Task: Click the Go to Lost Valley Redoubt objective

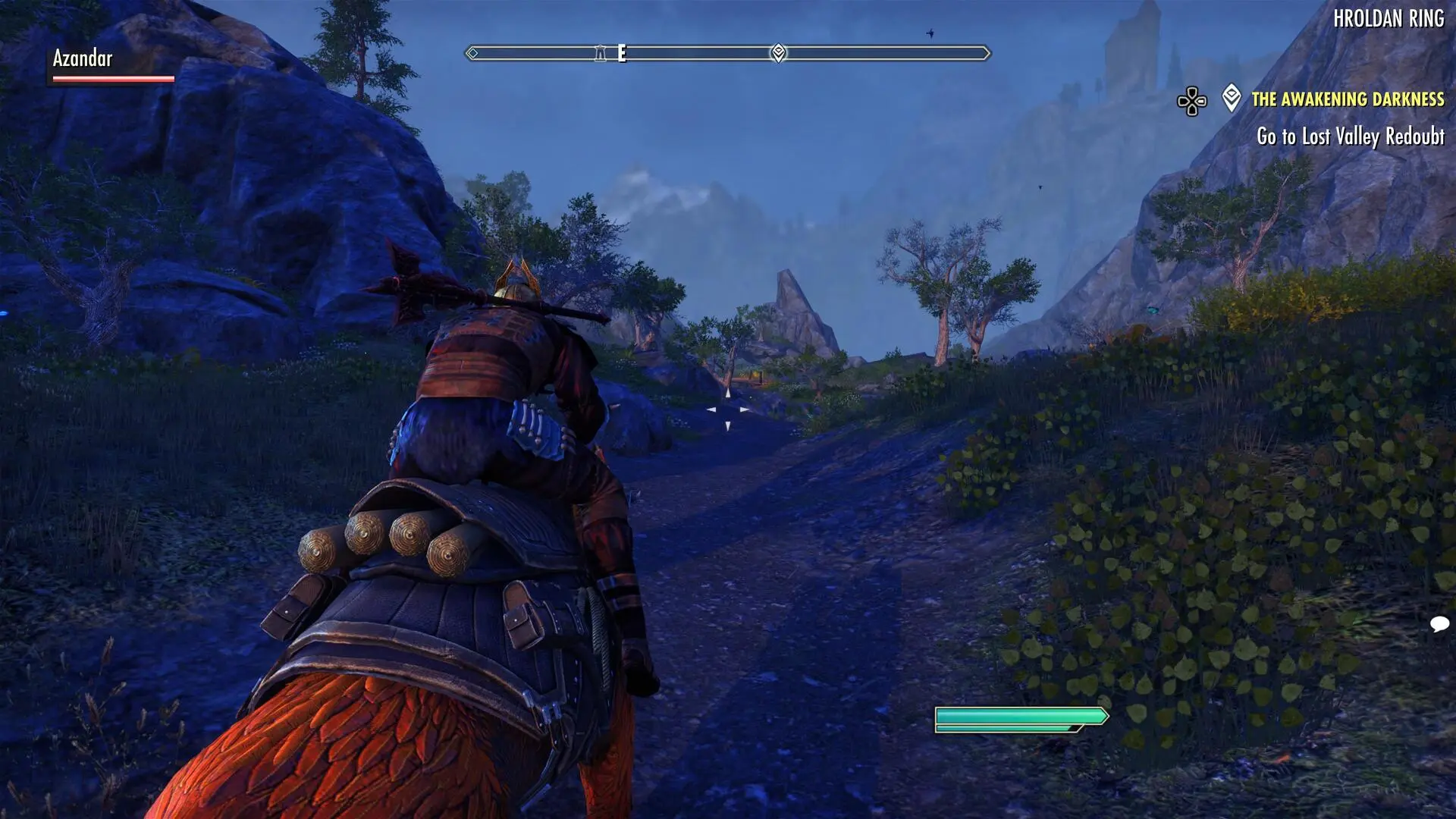Action: pyautogui.click(x=1350, y=136)
